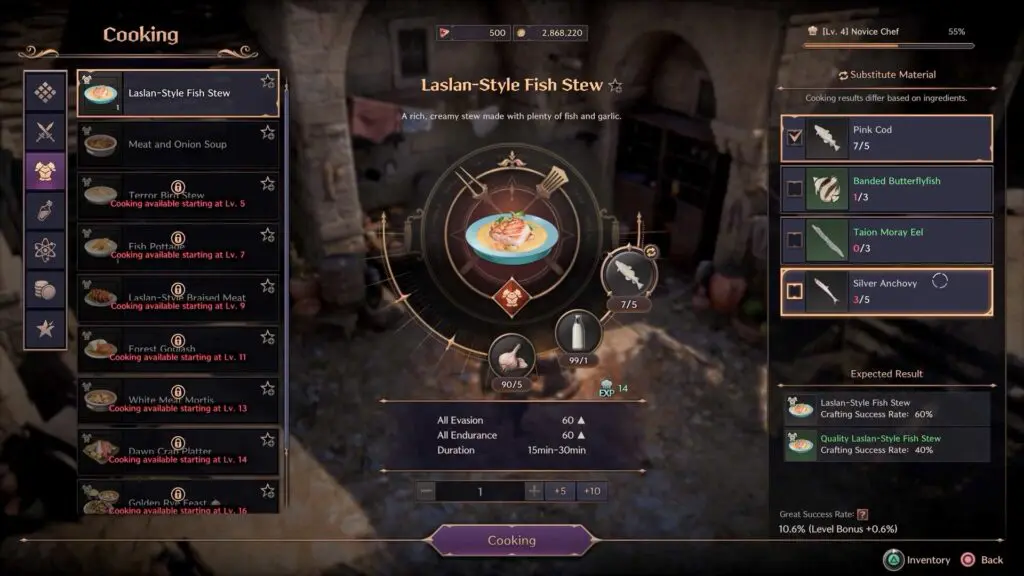Switch to the crossed swords weapon tab

click(45, 131)
